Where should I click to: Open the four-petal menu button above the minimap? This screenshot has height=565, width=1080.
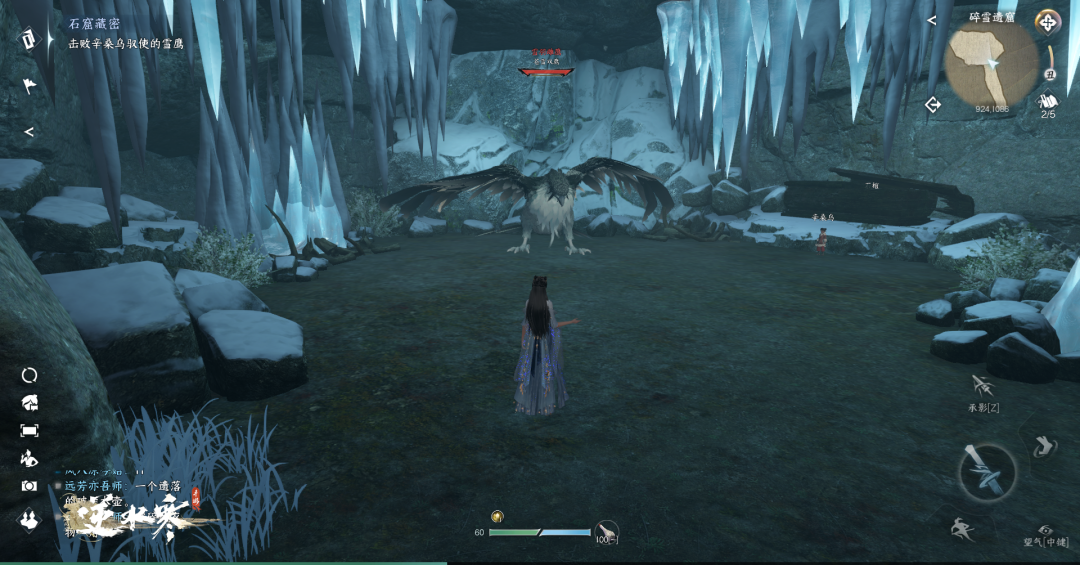(1047, 21)
